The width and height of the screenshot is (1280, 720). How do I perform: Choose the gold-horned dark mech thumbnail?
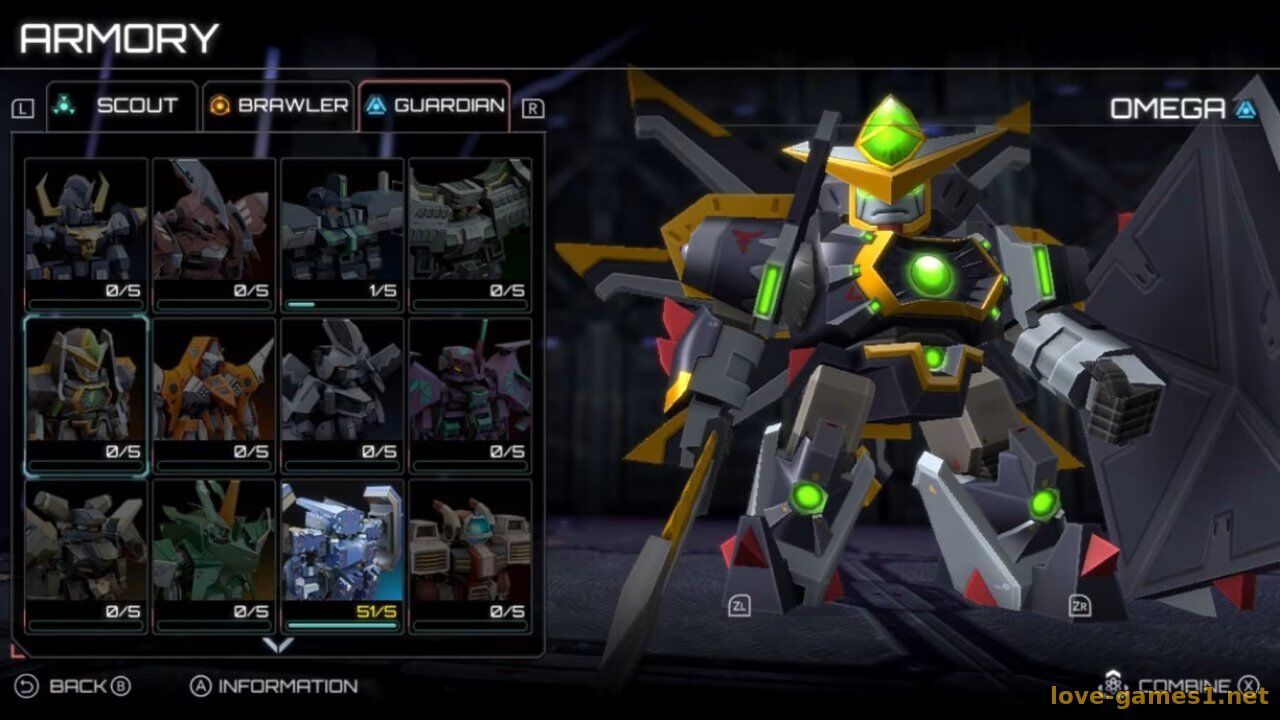(x=86, y=234)
